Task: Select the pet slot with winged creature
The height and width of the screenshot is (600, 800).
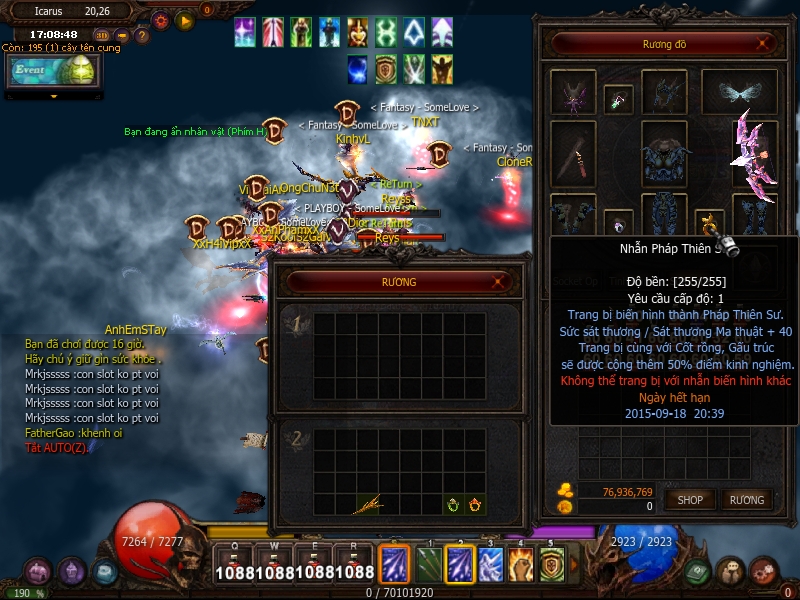Action: (573, 93)
